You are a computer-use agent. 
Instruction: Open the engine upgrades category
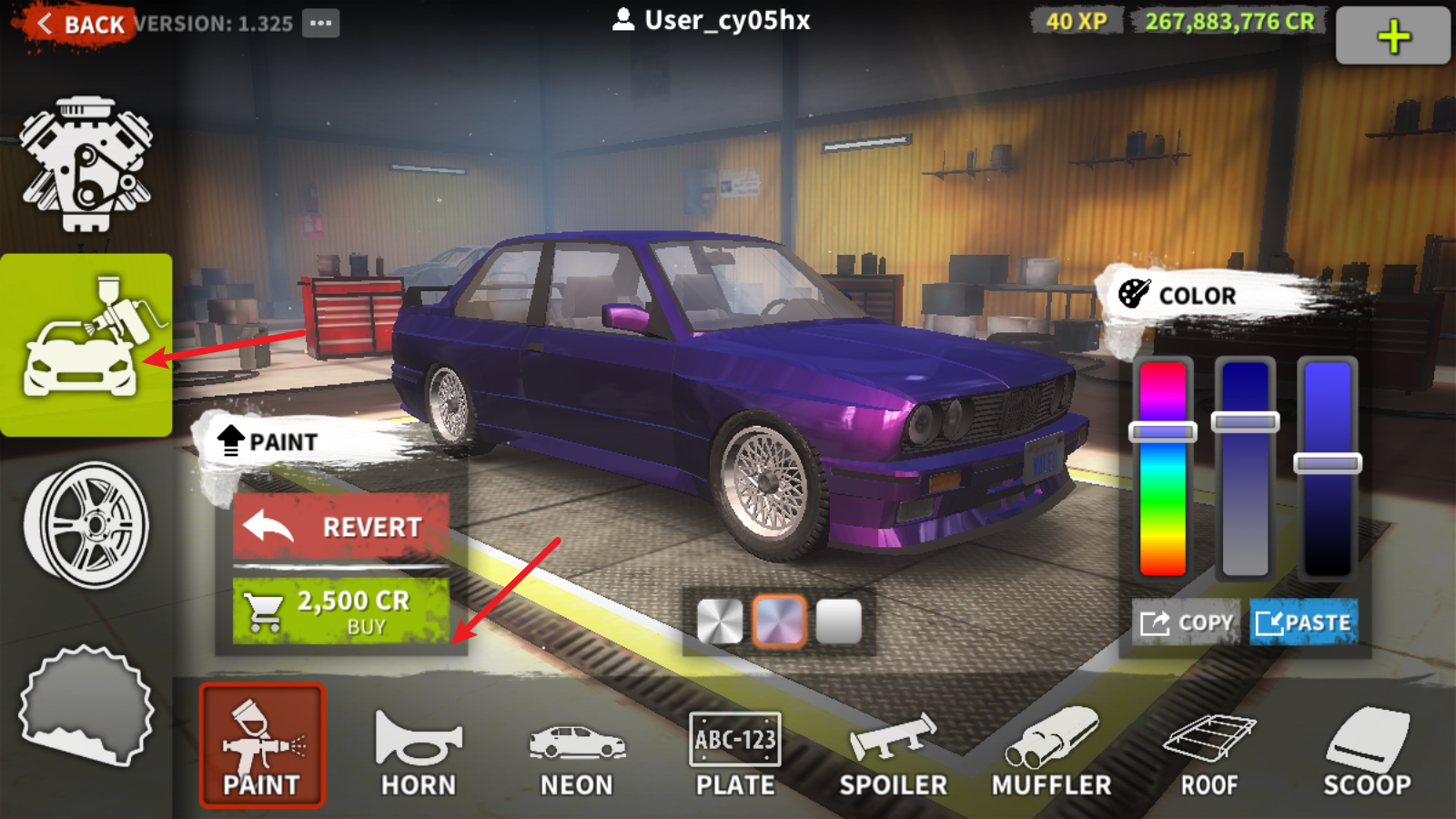(x=86, y=164)
